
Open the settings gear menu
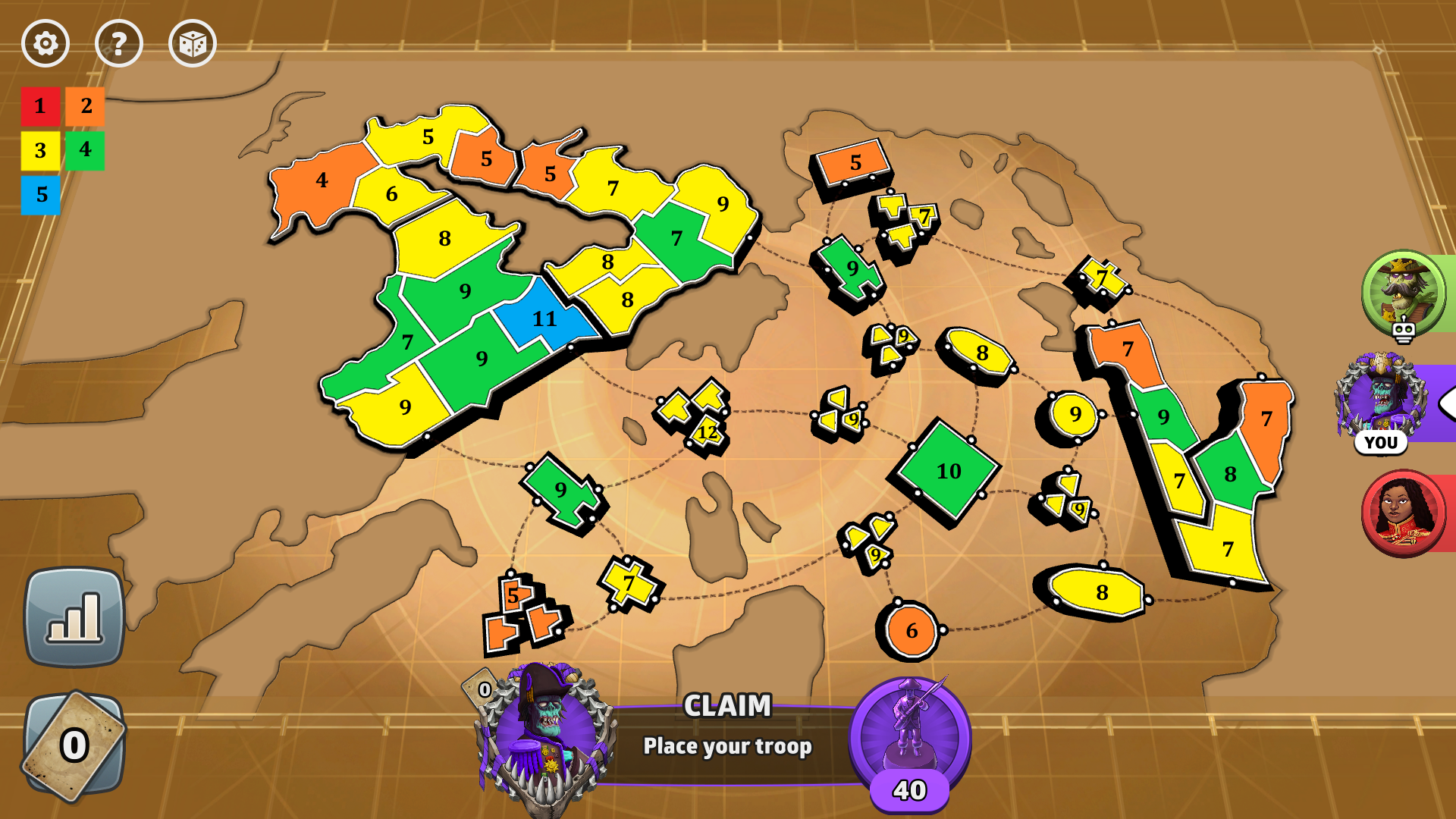[x=45, y=43]
